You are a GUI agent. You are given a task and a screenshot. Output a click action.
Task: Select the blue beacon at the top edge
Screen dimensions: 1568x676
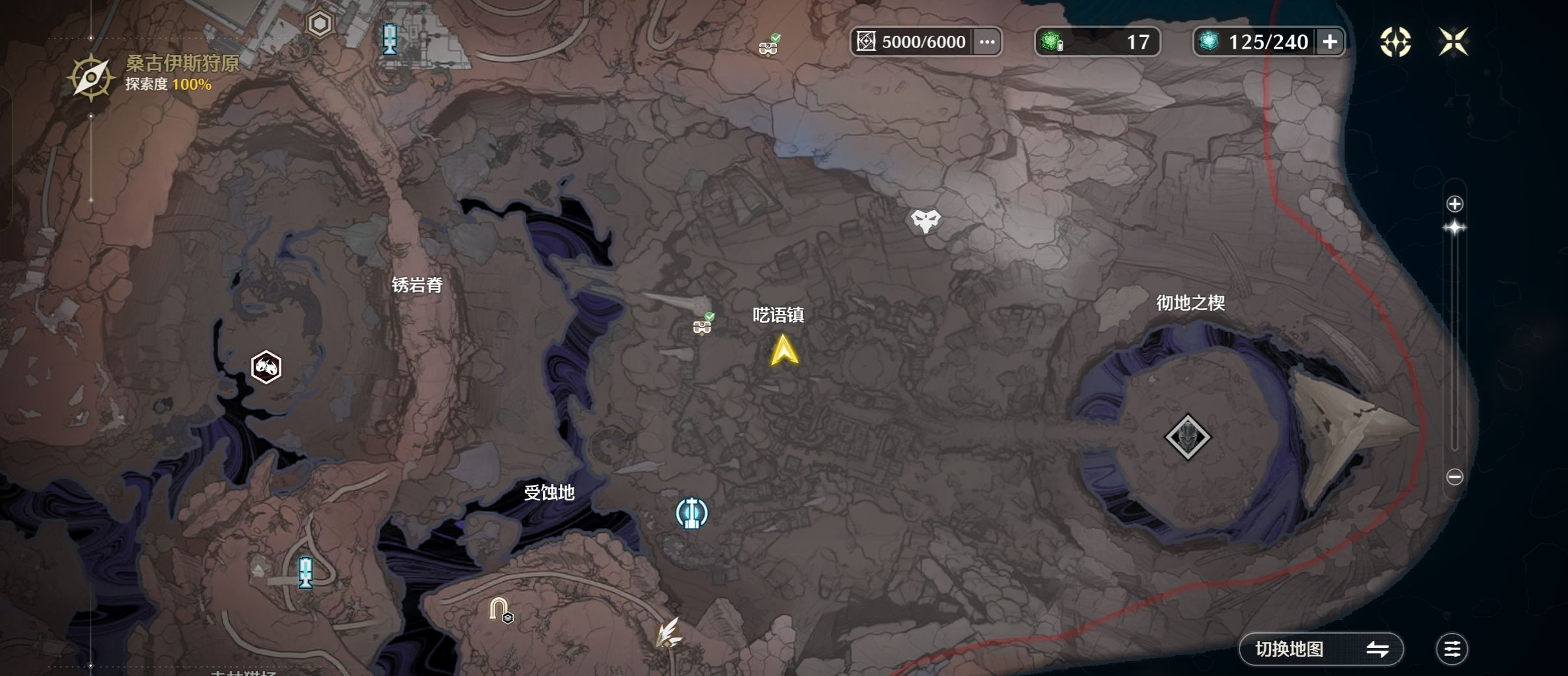pos(390,39)
